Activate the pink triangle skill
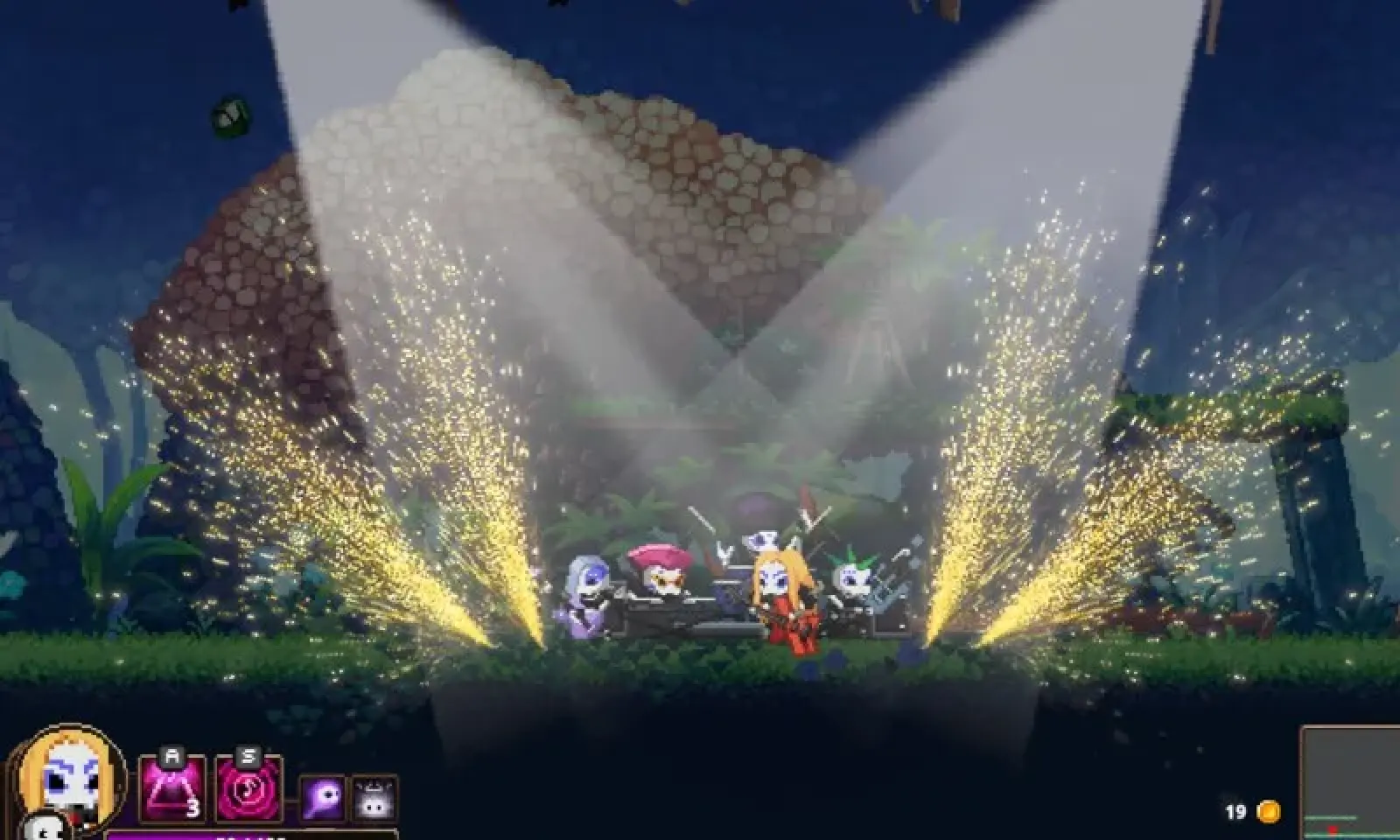The width and height of the screenshot is (1400, 840). point(172,789)
